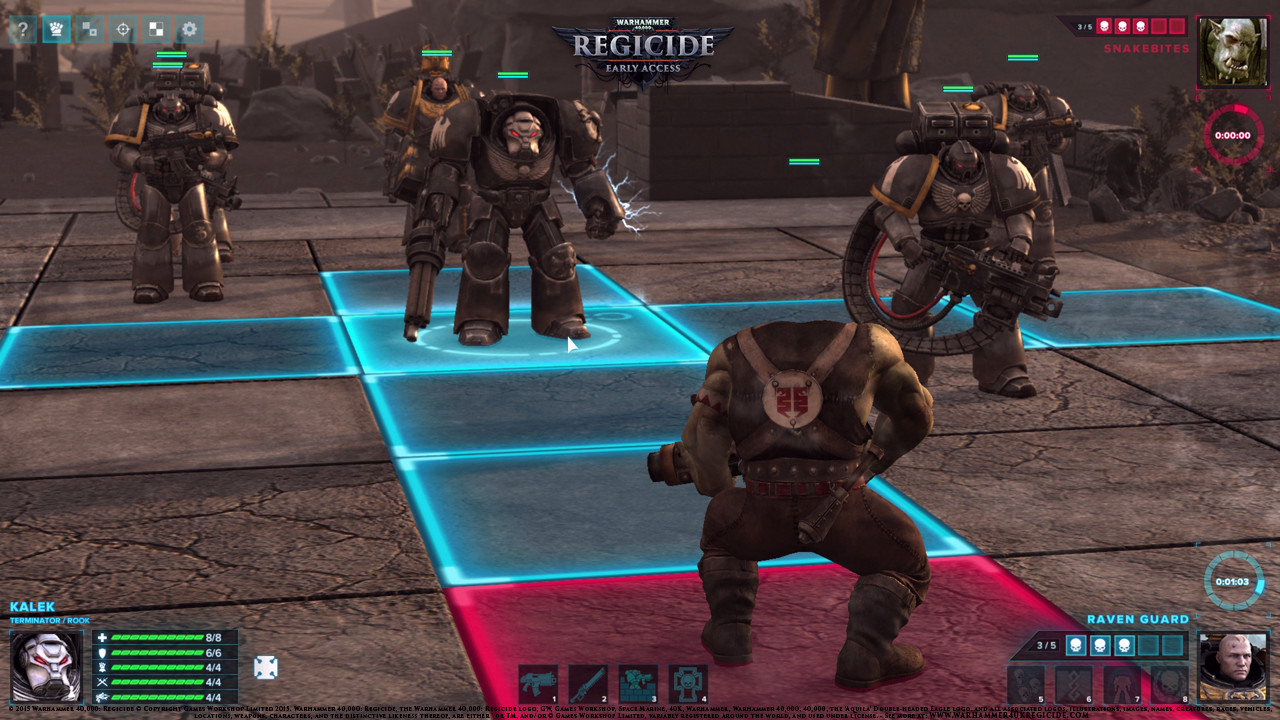Screen dimensions: 1280x720
Task: Activate the crosshair targeting toolbar button
Action: point(123,29)
